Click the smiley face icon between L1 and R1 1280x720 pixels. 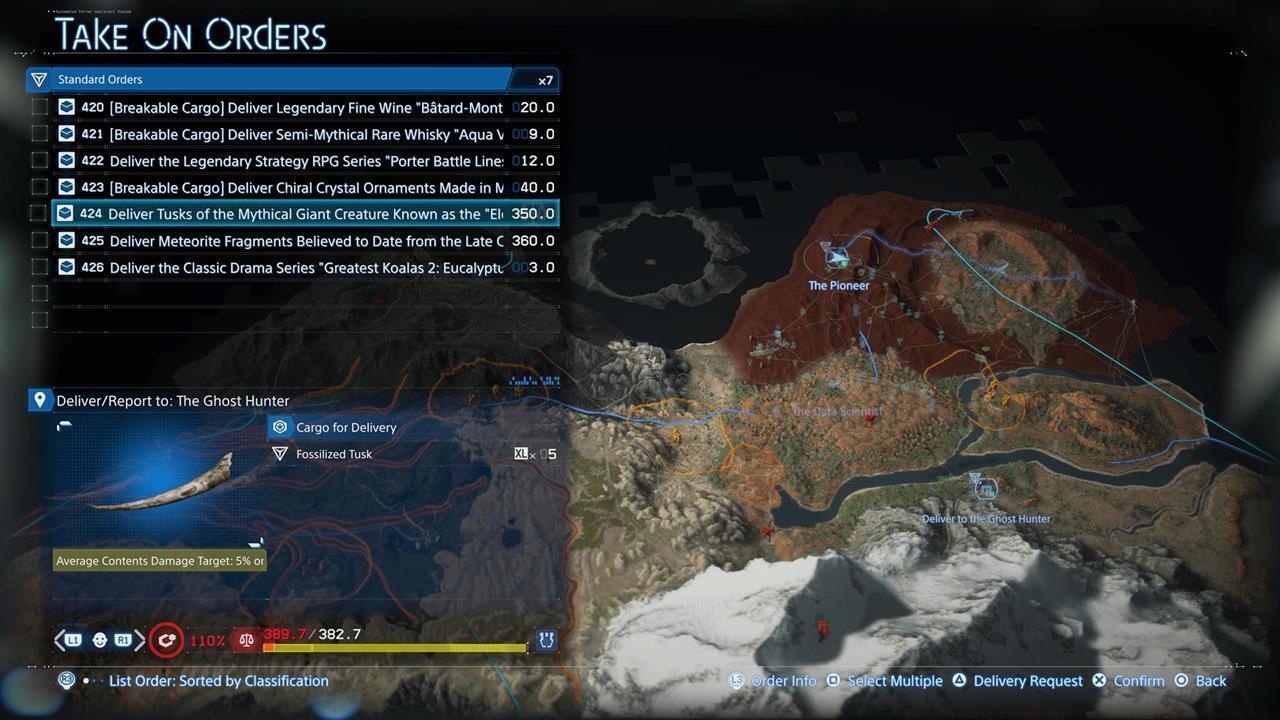[99, 639]
